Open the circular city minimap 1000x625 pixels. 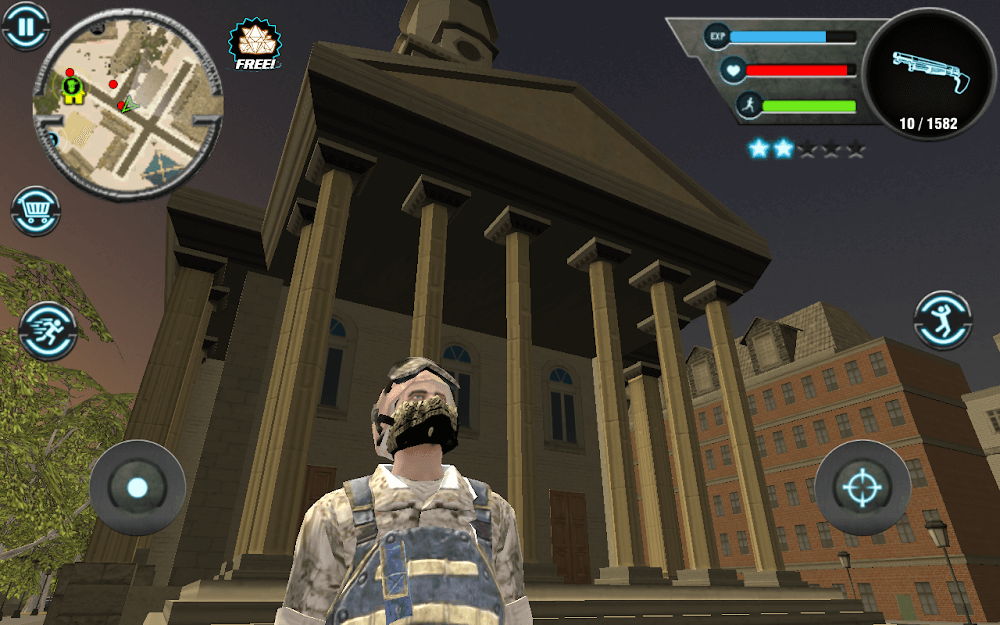127,105
